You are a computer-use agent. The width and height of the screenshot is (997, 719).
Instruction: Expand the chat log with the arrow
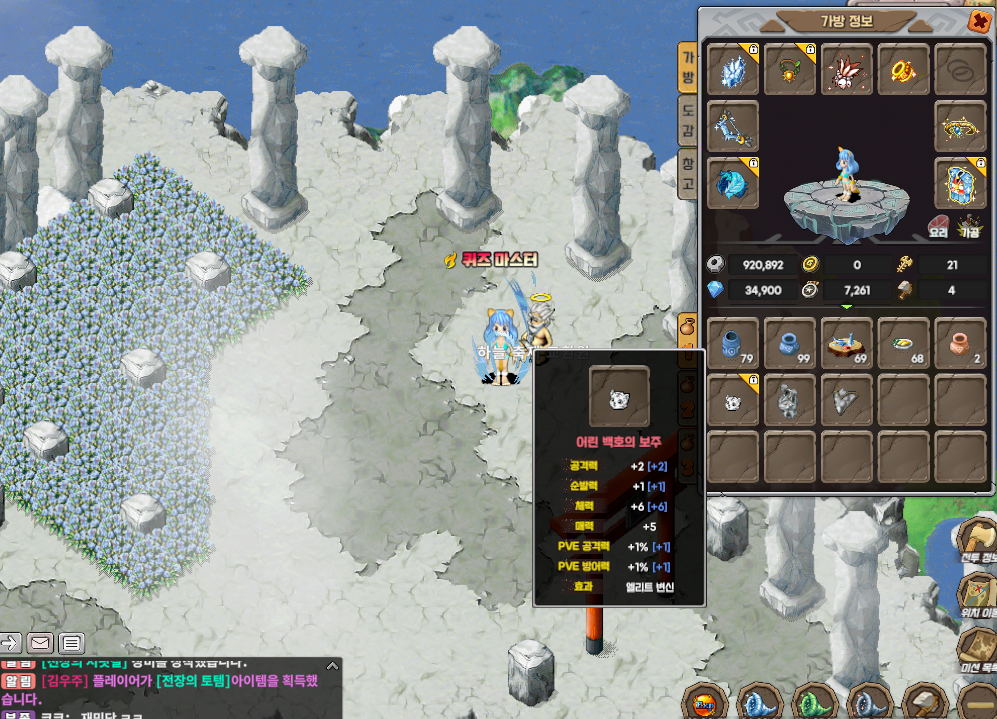tap(9, 642)
